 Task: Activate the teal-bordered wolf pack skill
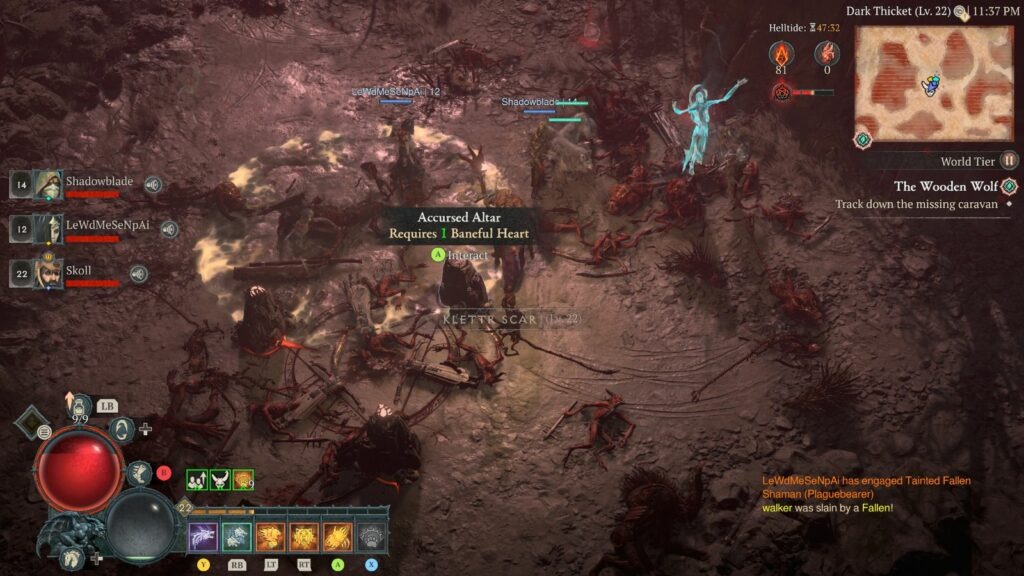tap(236, 537)
